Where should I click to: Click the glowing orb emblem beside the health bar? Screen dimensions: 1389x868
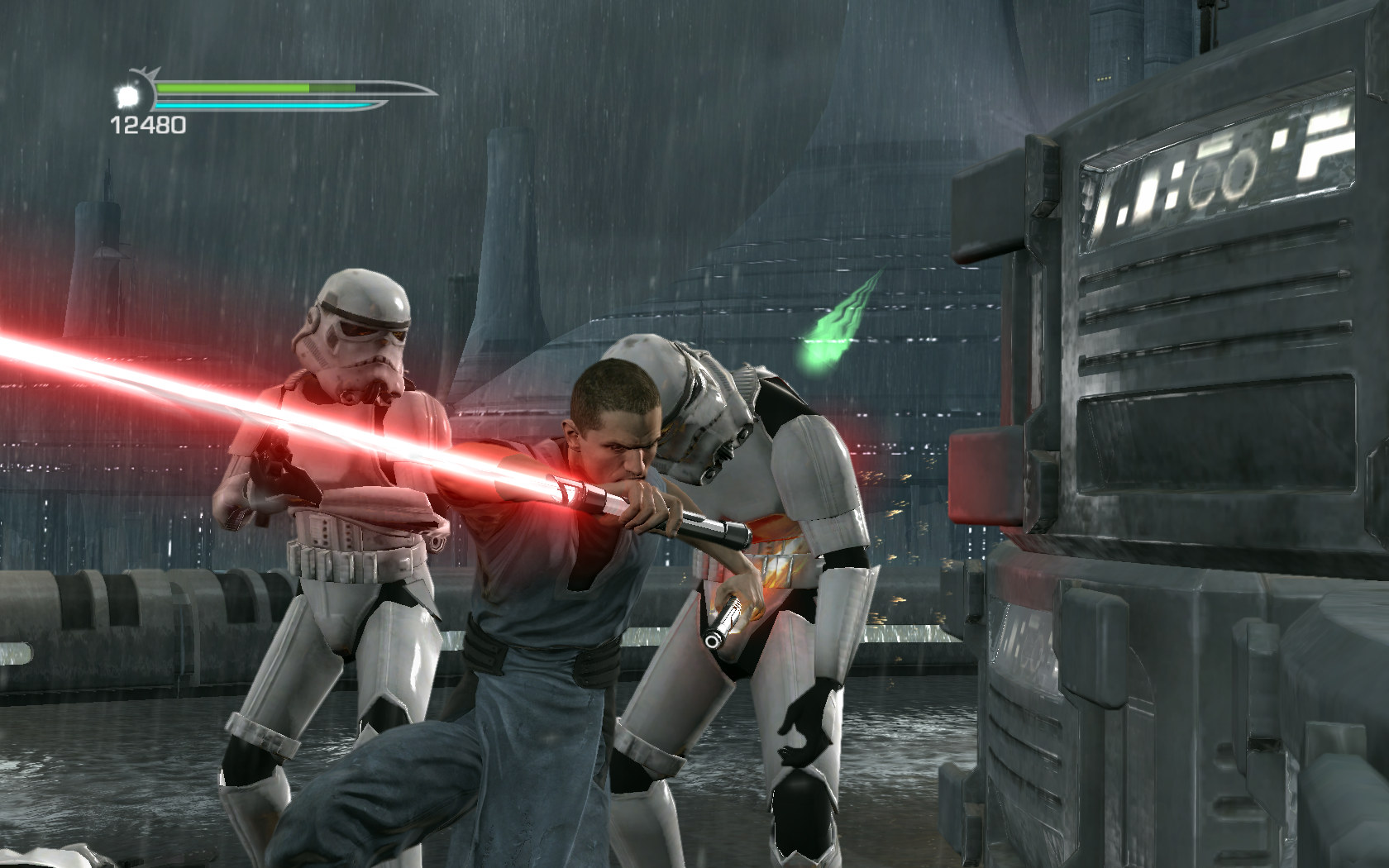click(x=129, y=96)
